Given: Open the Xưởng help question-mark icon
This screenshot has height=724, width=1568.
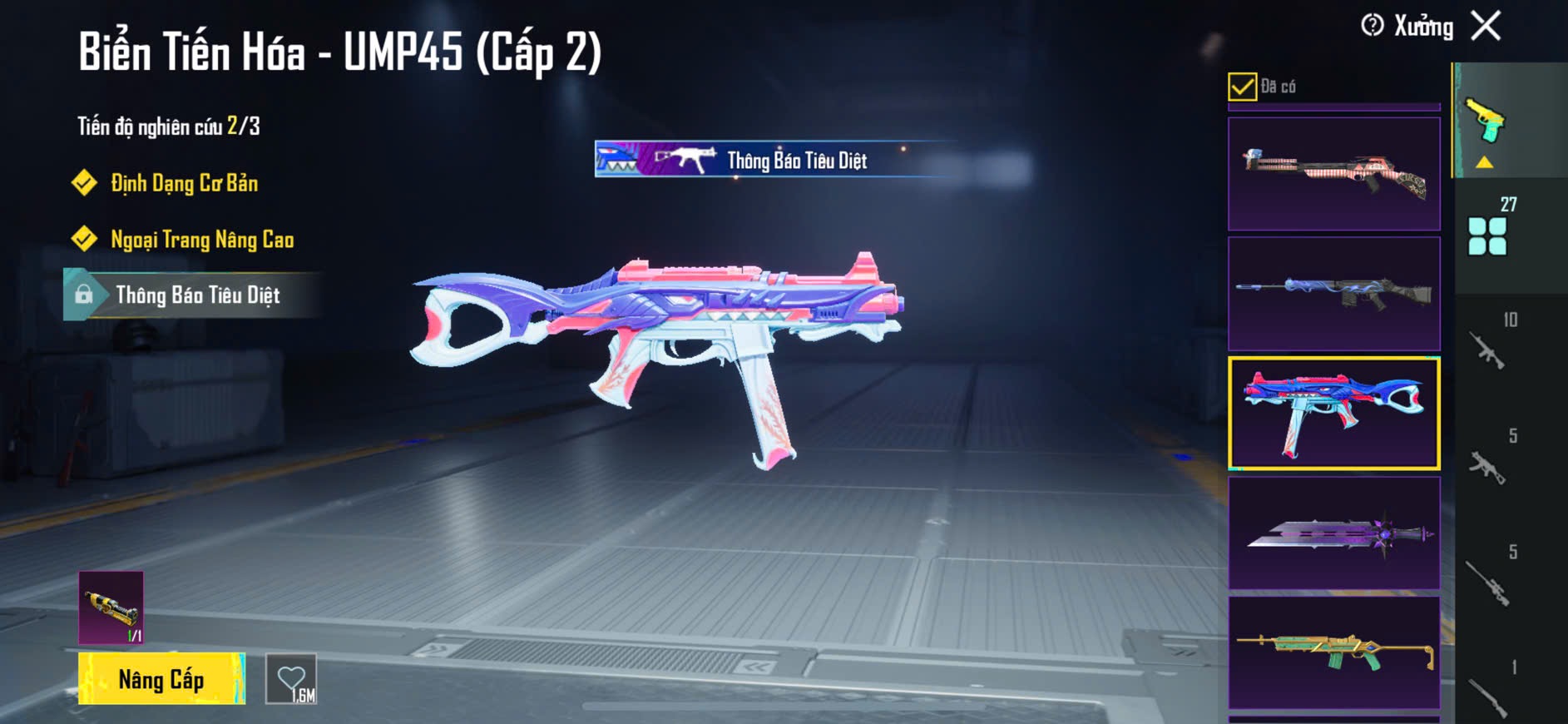Looking at the screenshot, I should click(x=1372, y=26).
